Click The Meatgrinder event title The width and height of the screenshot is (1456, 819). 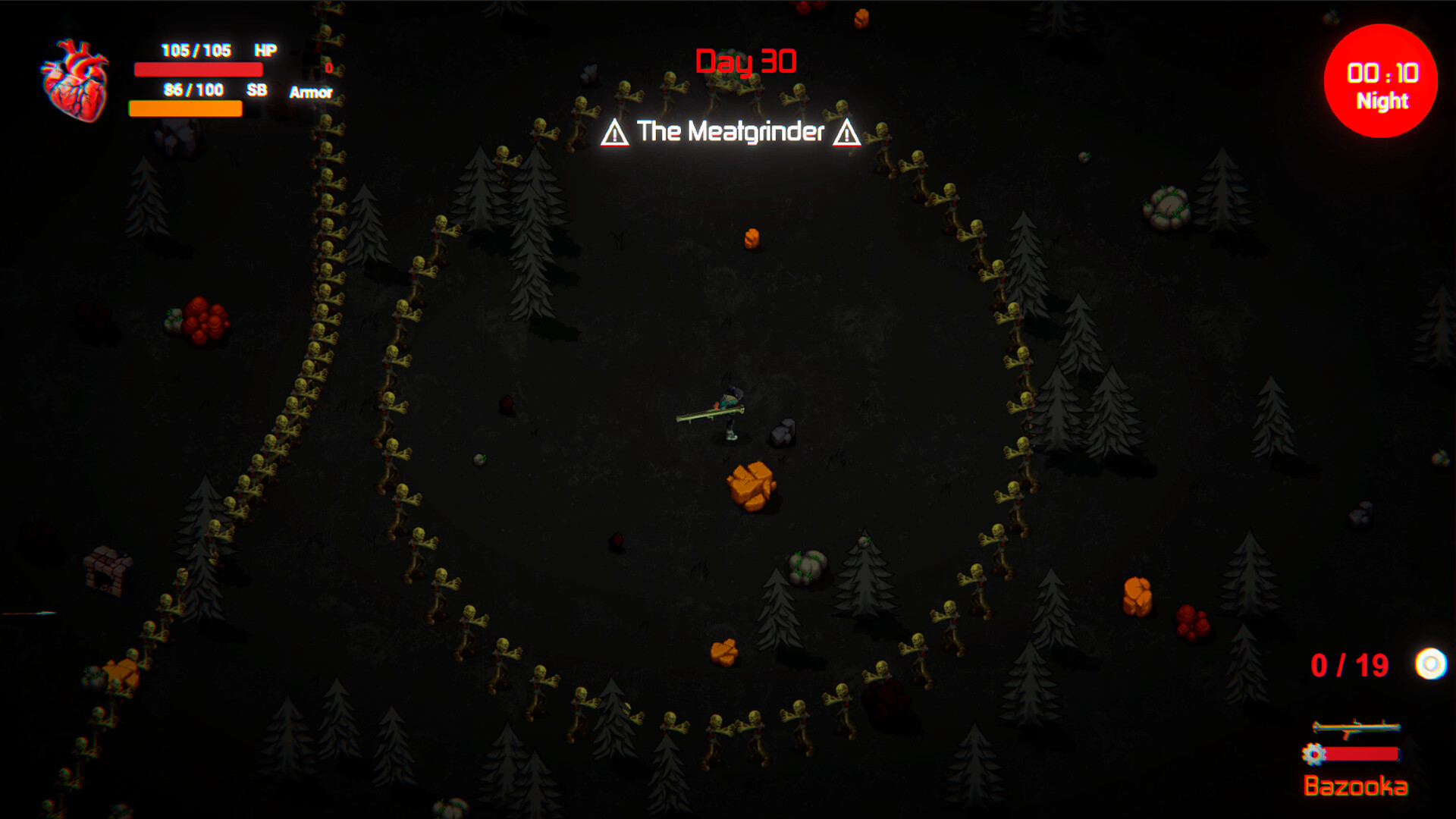(x=730, y=132)
